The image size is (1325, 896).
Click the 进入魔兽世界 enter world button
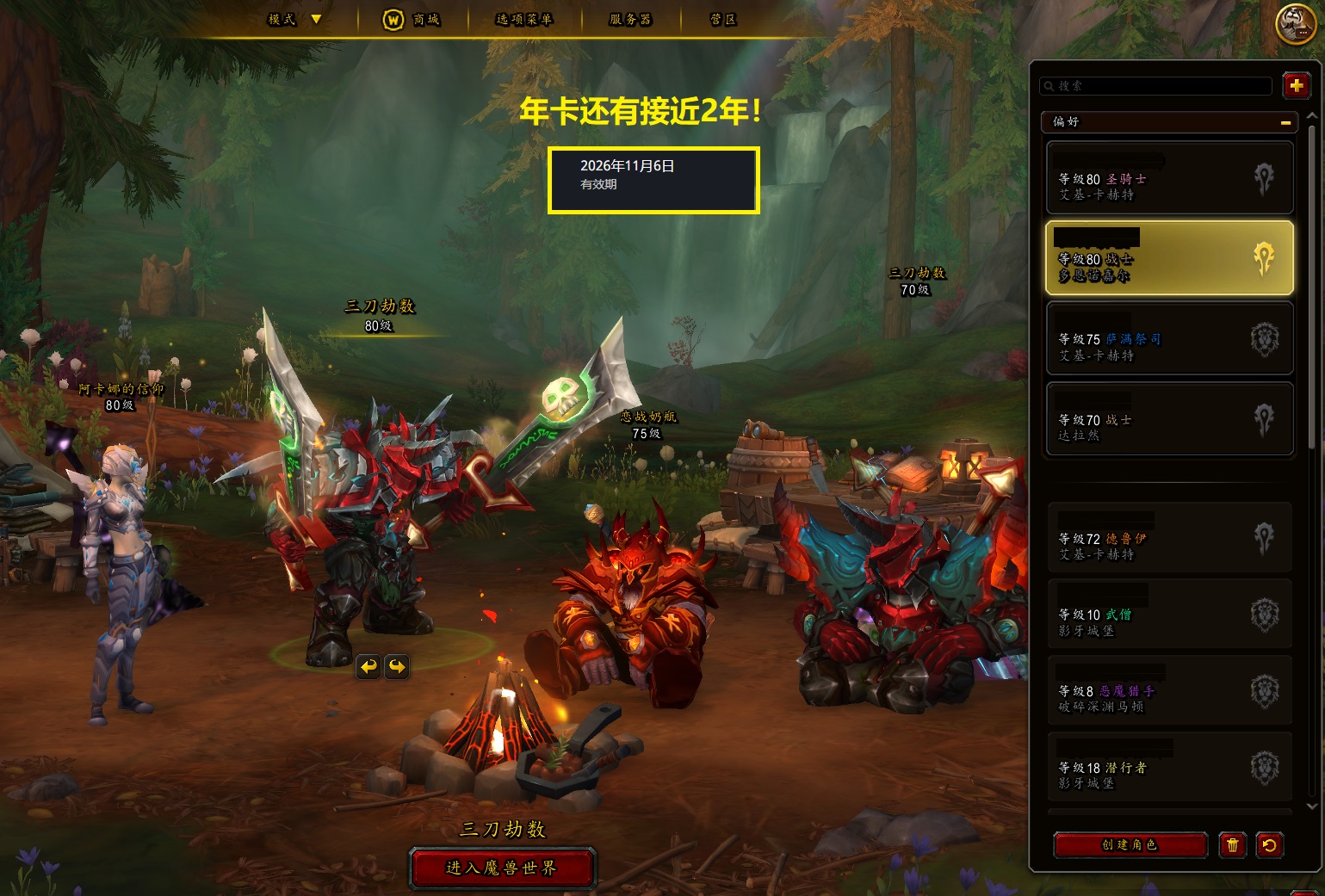[502, 868]
